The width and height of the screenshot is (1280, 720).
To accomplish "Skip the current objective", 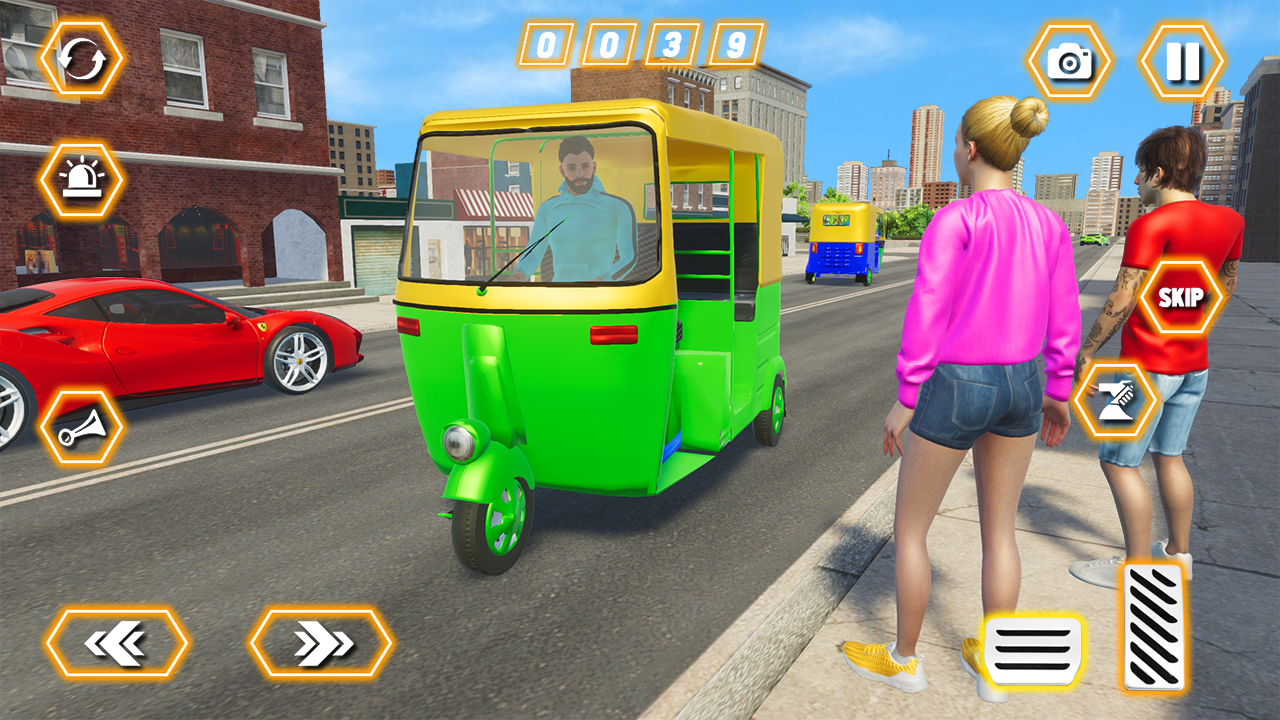I will 1180,298.
